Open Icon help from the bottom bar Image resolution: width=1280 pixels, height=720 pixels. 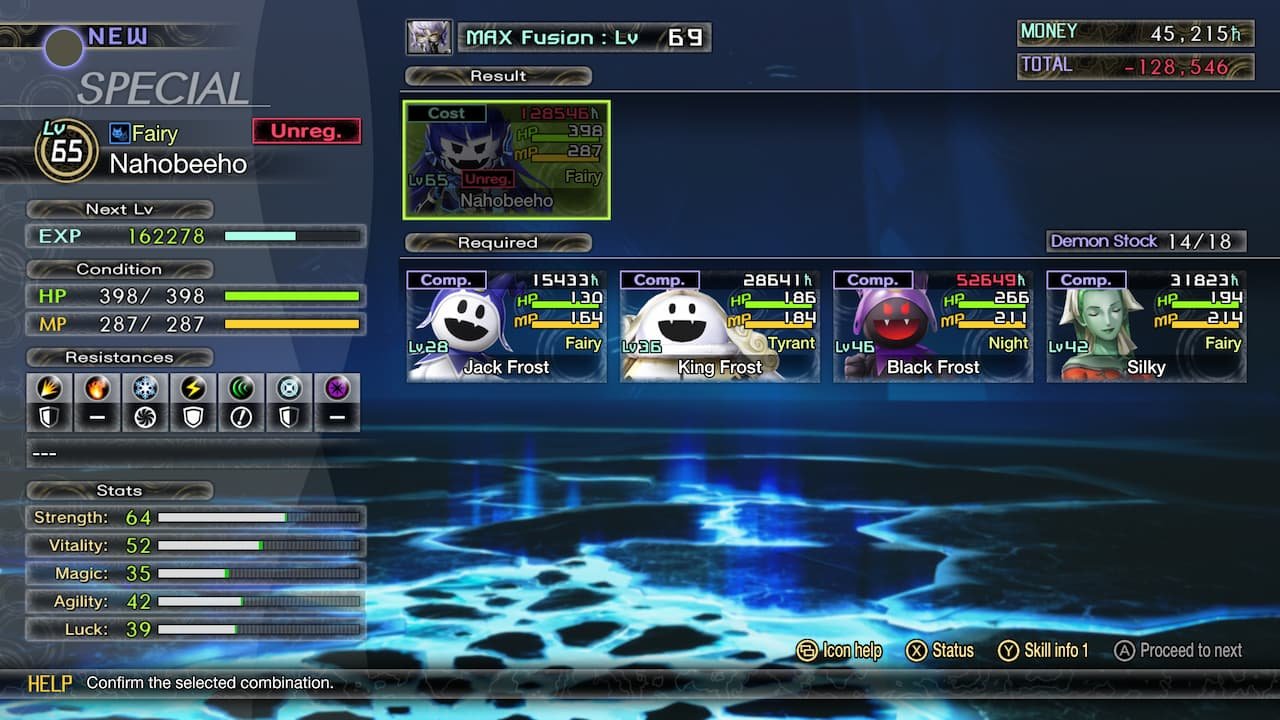[x=840, y=651]
